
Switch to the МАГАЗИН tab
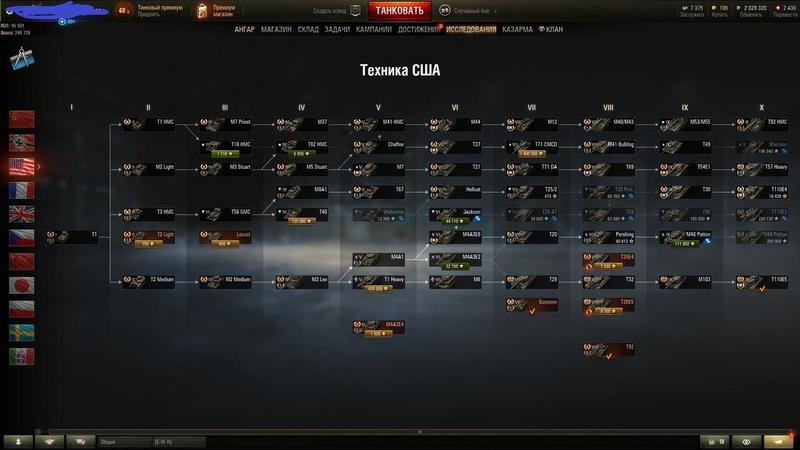(x=276, y=30)
